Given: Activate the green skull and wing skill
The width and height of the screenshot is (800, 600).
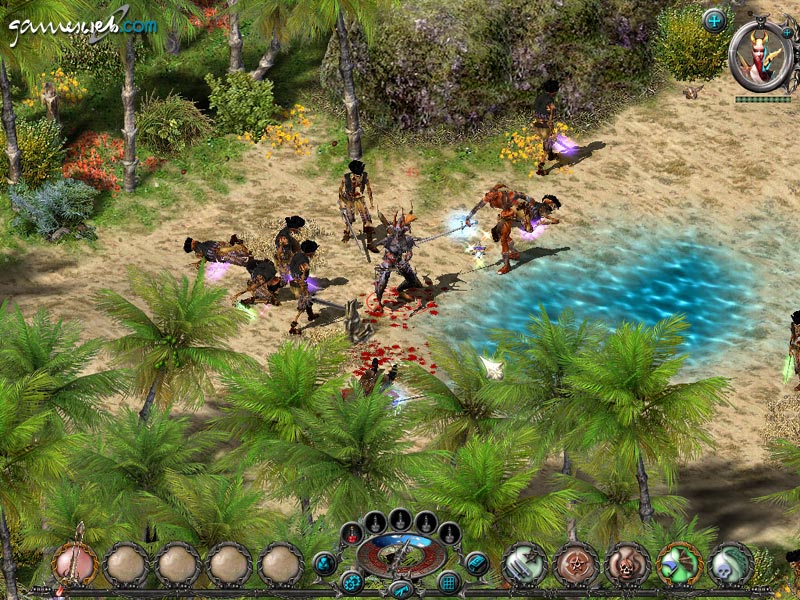Looking at the screenshot, I should (732, 564).
